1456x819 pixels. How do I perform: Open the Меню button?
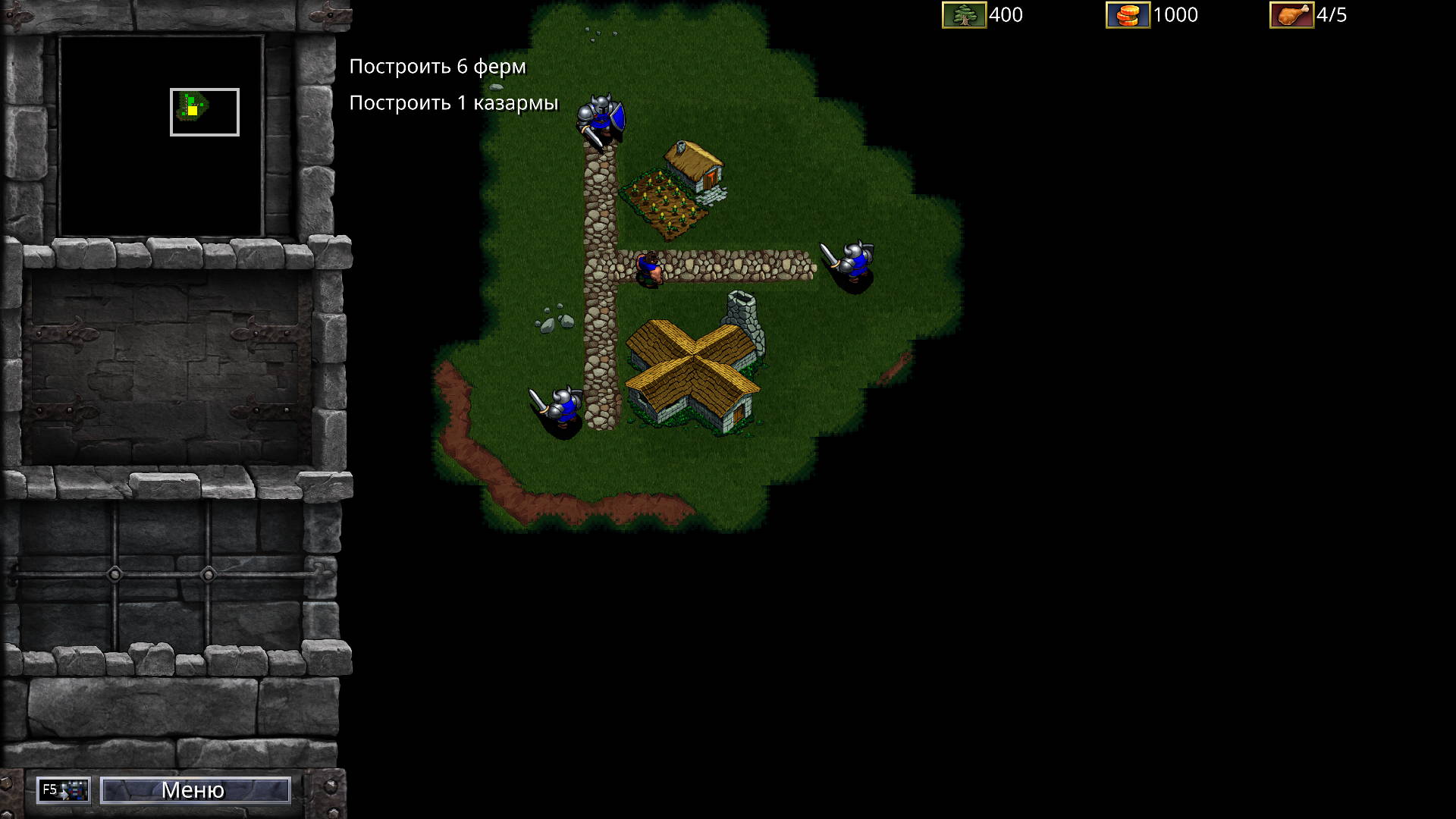pos(195,790)
